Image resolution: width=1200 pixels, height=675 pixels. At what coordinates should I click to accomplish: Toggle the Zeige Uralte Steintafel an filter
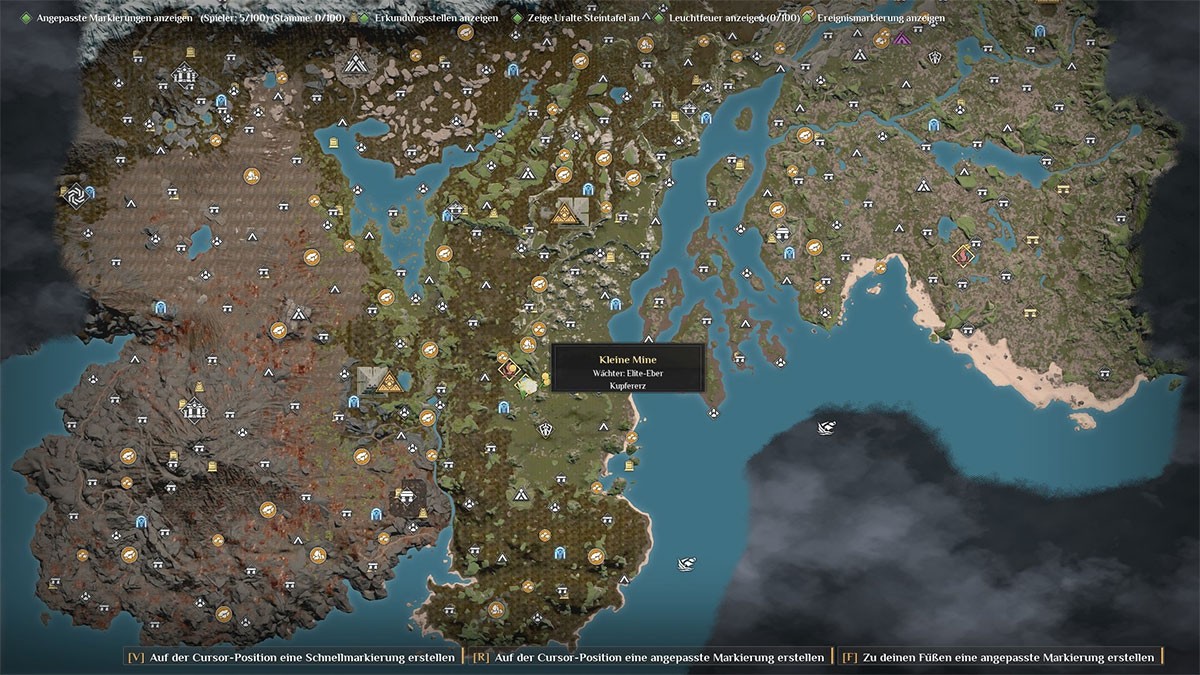click(x=517, y=18)
